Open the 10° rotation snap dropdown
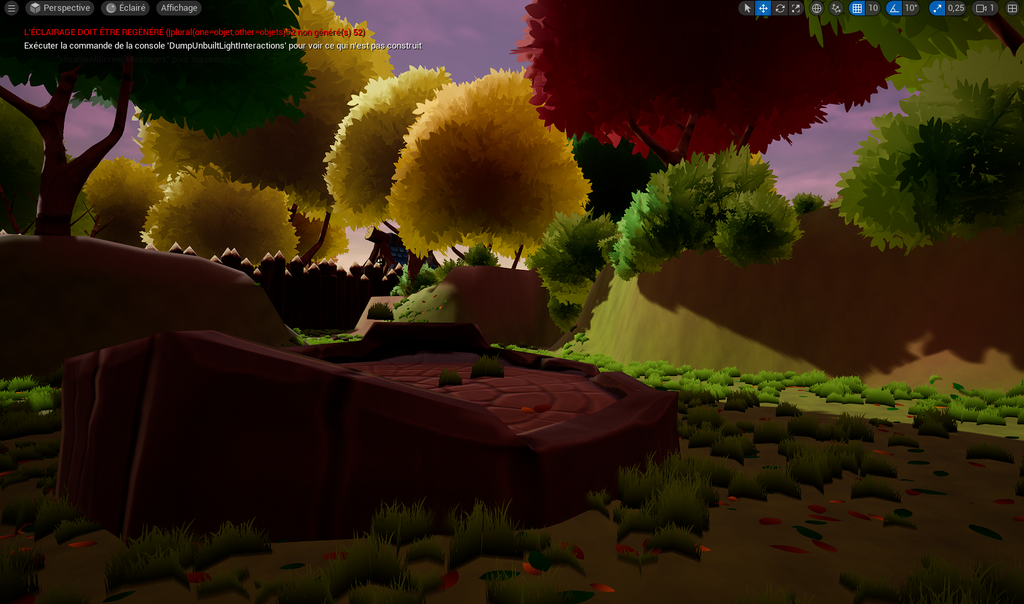The image size is (1024, 604). pyautogui.click(x=910, y=8)
